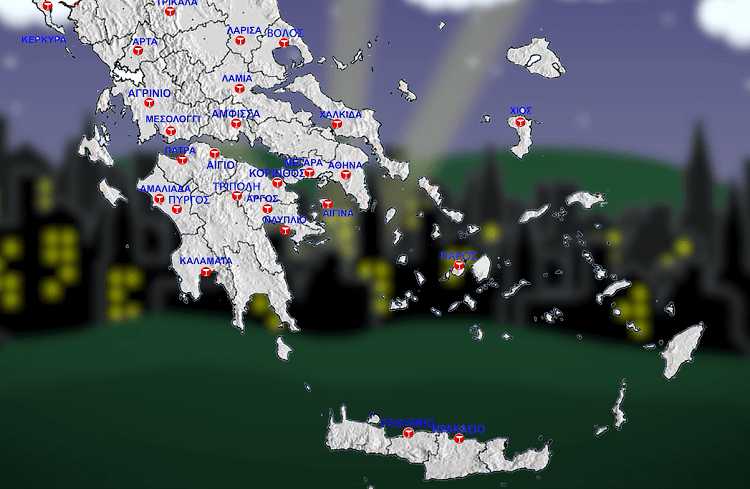Screen dimensions: 750x489
Task: Pick the ΛΑΜΙΑ city marker
Action: click(x=238, y=89)
